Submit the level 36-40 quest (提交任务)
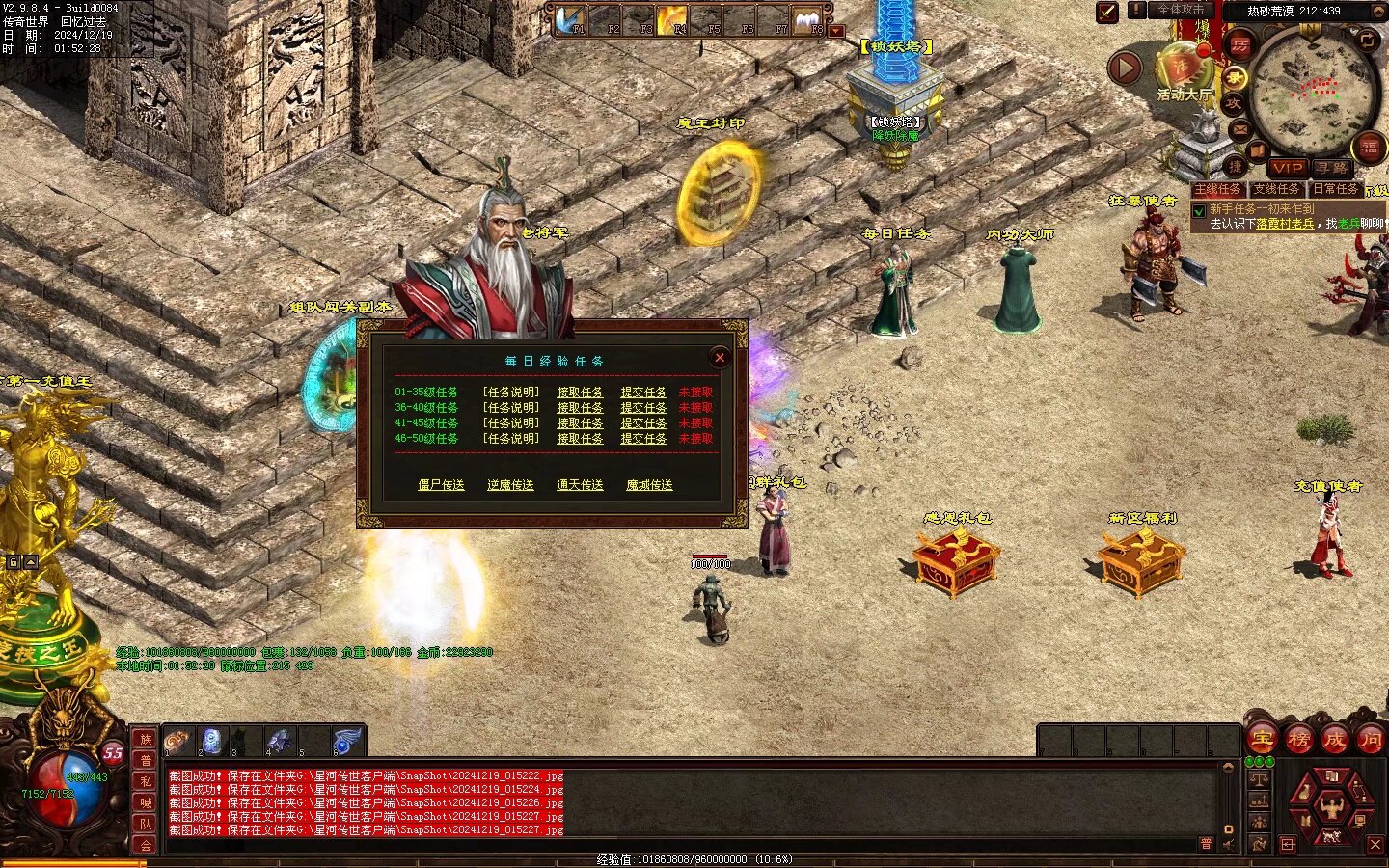This screenshot has width=1389, height=868. (x=643, y=408)
